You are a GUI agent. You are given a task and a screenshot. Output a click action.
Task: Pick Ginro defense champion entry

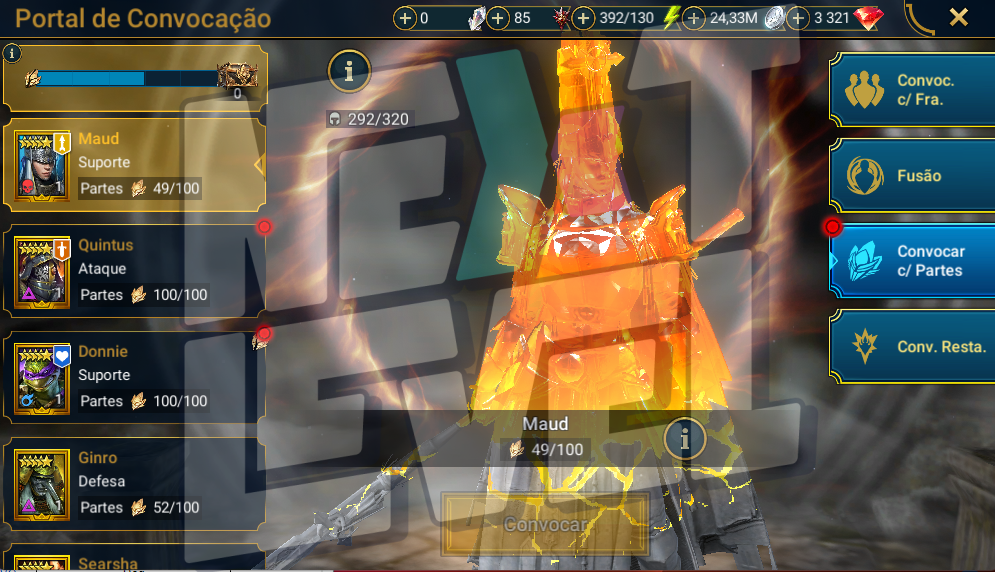tap(135, 483)
